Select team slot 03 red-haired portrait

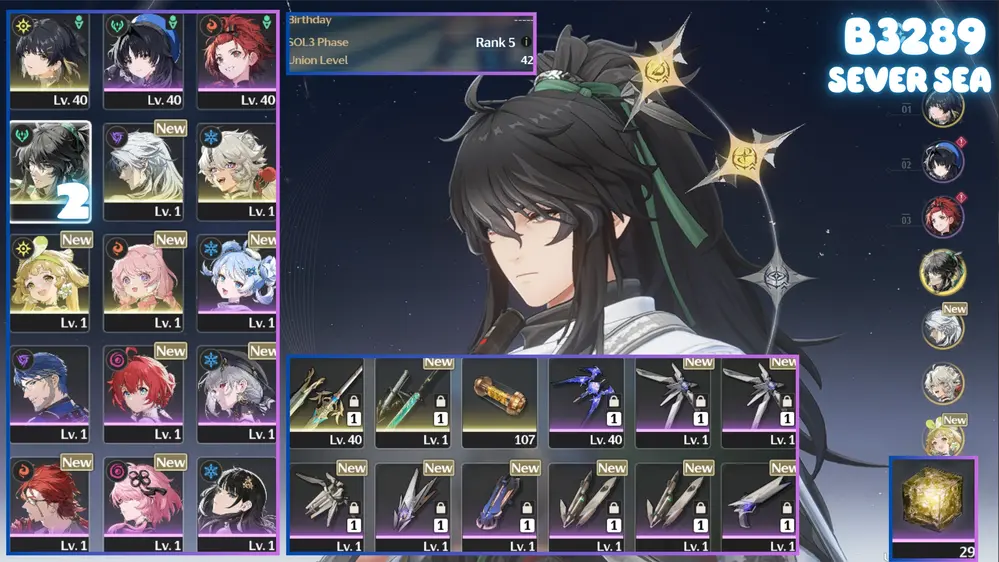tap(942, 218)
